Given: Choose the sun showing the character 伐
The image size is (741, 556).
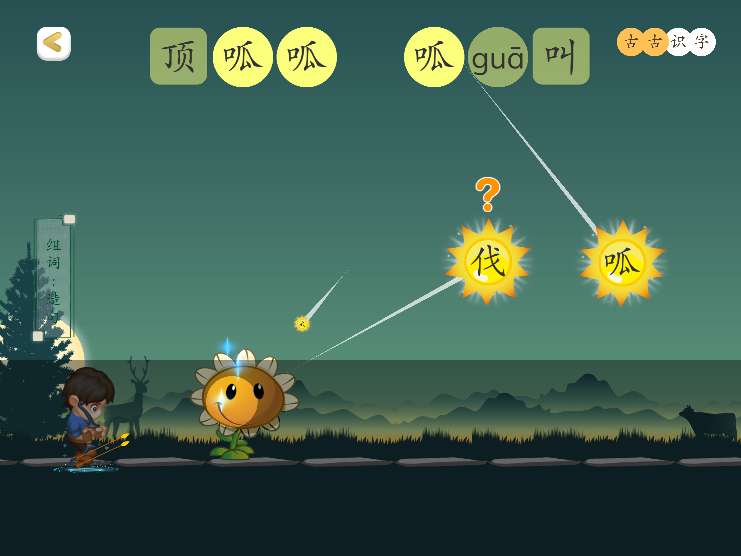Looking at the screenshot, I should click(x=488, y=262).
